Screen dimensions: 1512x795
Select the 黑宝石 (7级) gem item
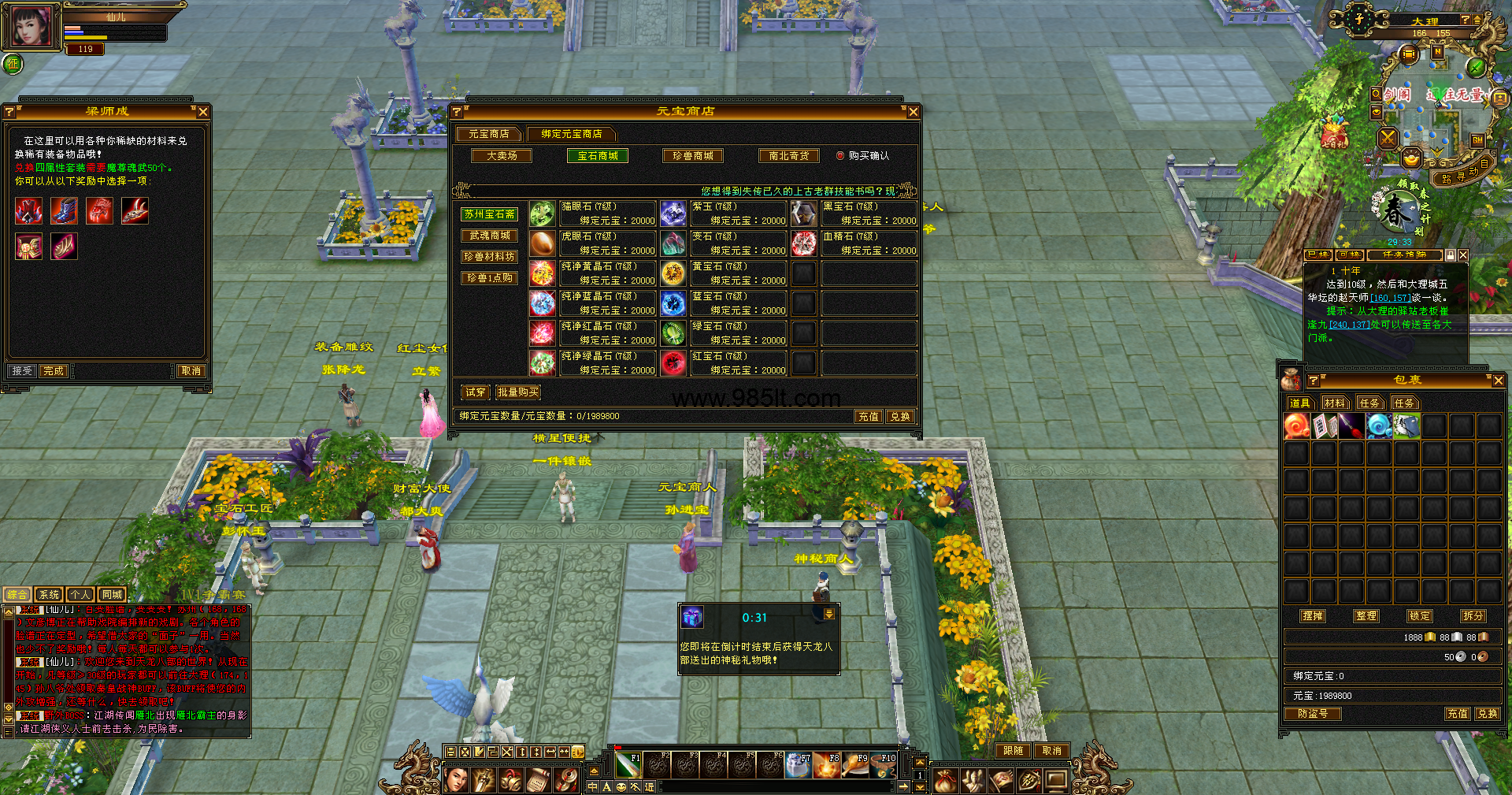854,214
